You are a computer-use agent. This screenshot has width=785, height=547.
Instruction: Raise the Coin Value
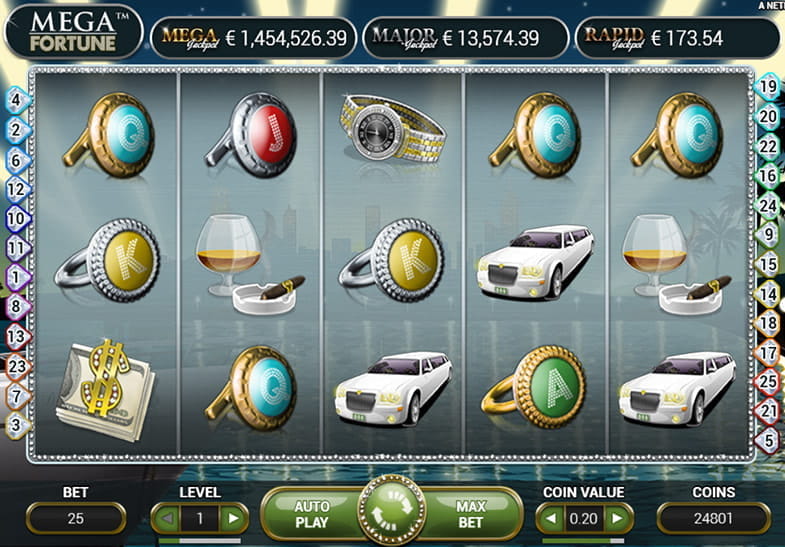pos(618,518)
